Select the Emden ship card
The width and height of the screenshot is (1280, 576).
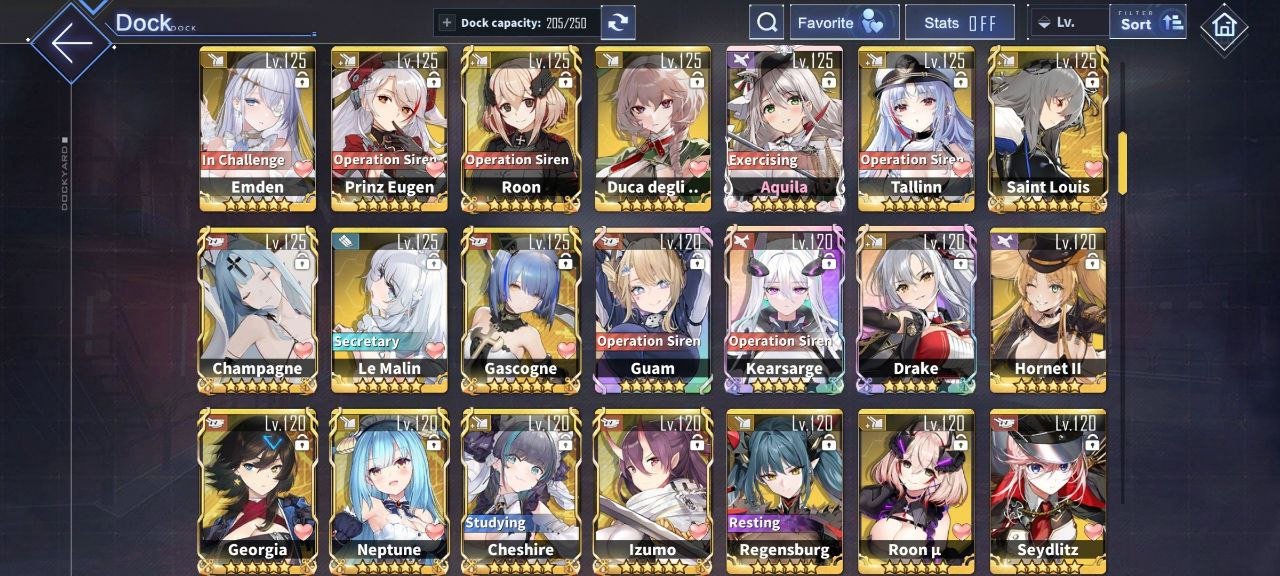pyautogui.click(x=258, y=128)
